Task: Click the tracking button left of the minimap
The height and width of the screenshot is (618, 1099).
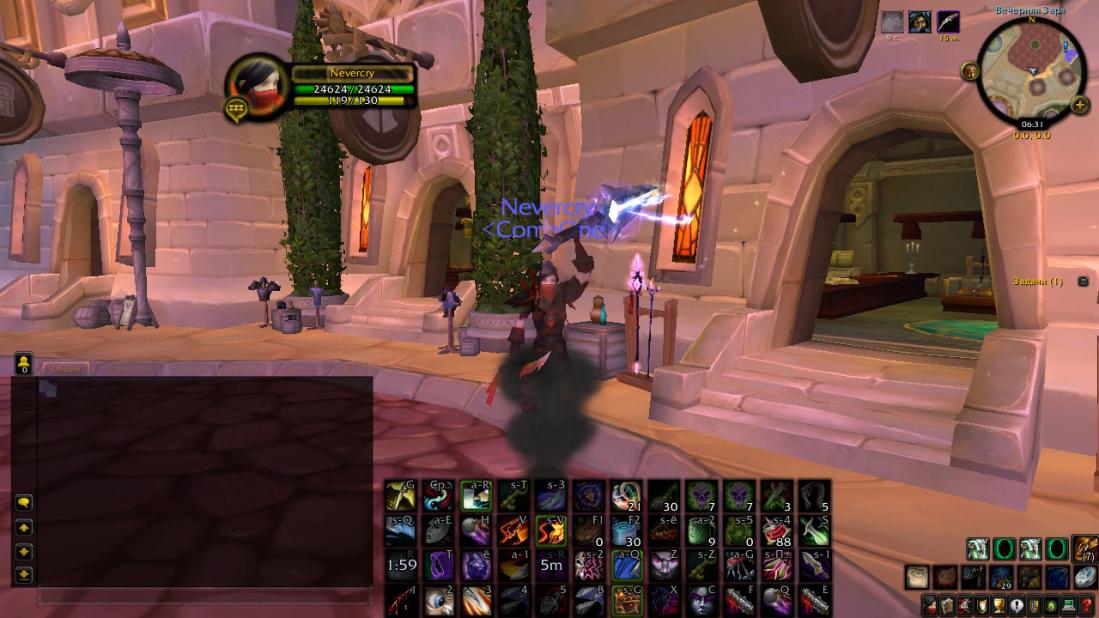Action: click(969, 70)
